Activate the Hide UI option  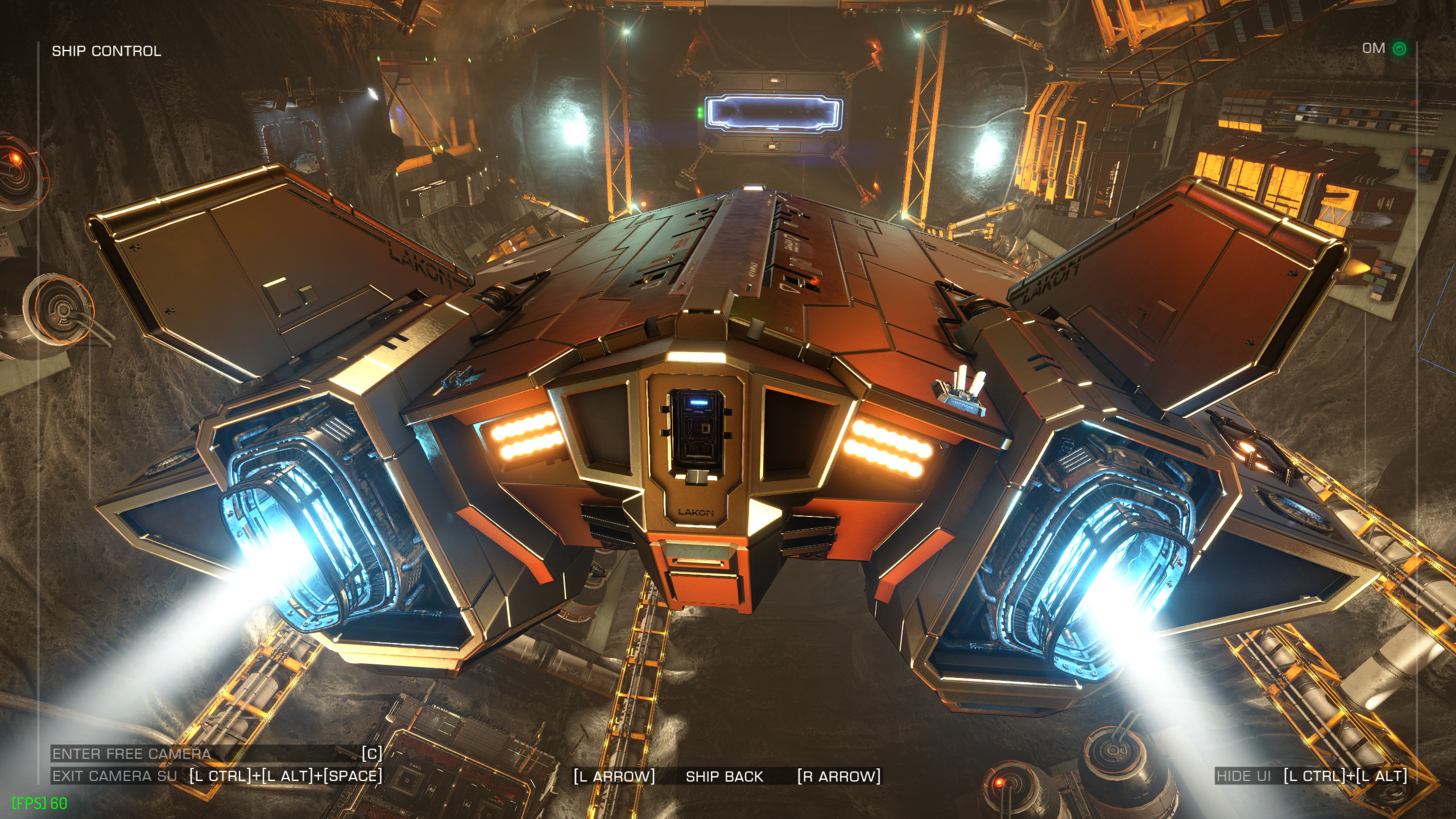[1243, 776]
